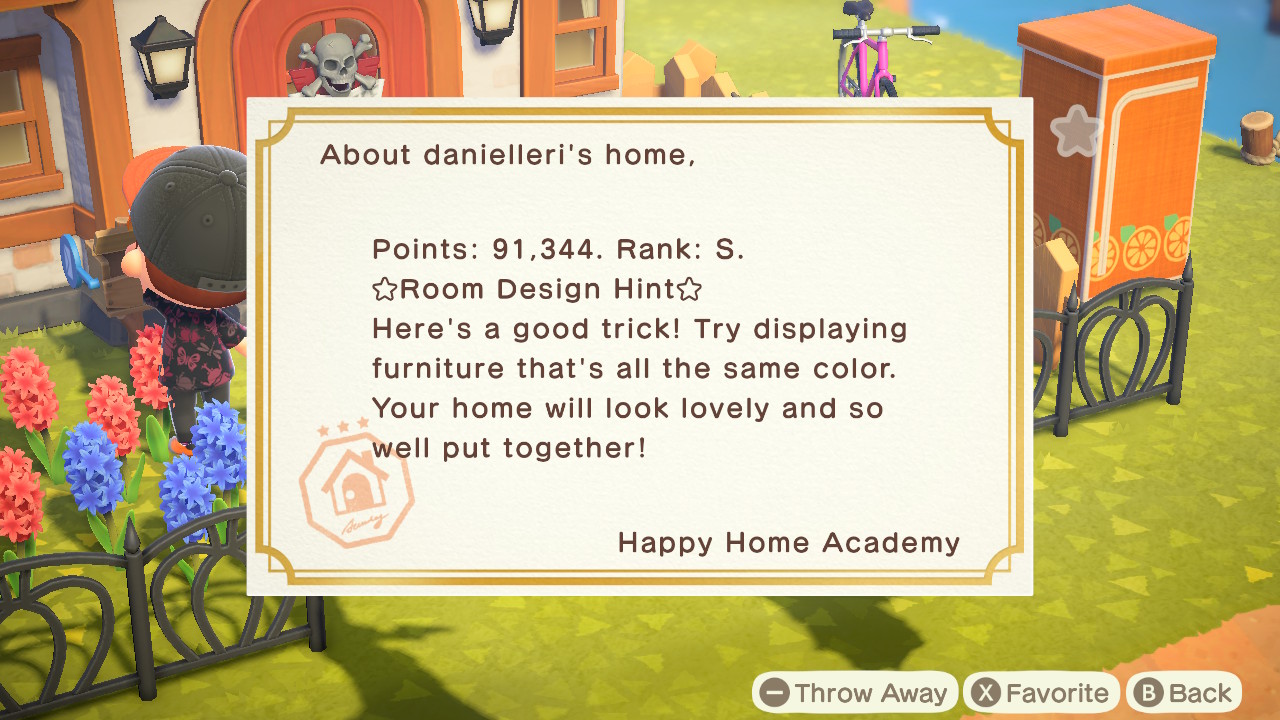Click the X circle icon for Favorite

click(985, 692)
